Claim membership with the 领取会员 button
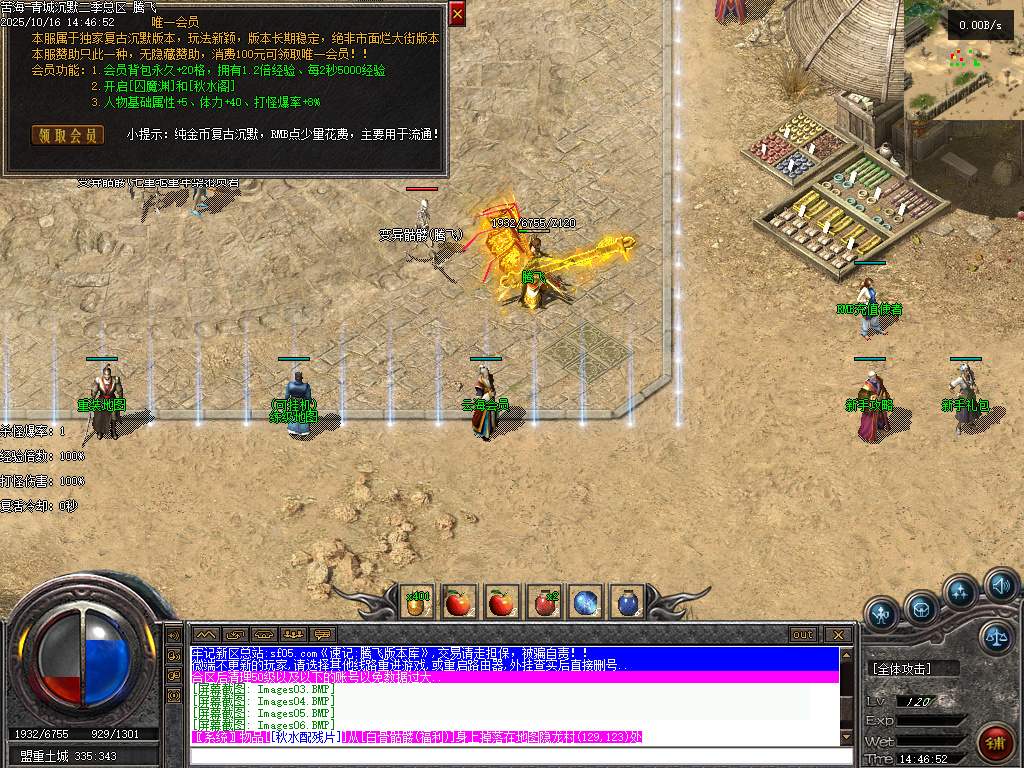Image resolution: width=1024 pixels, height=768 pixels. pos(68,135)
